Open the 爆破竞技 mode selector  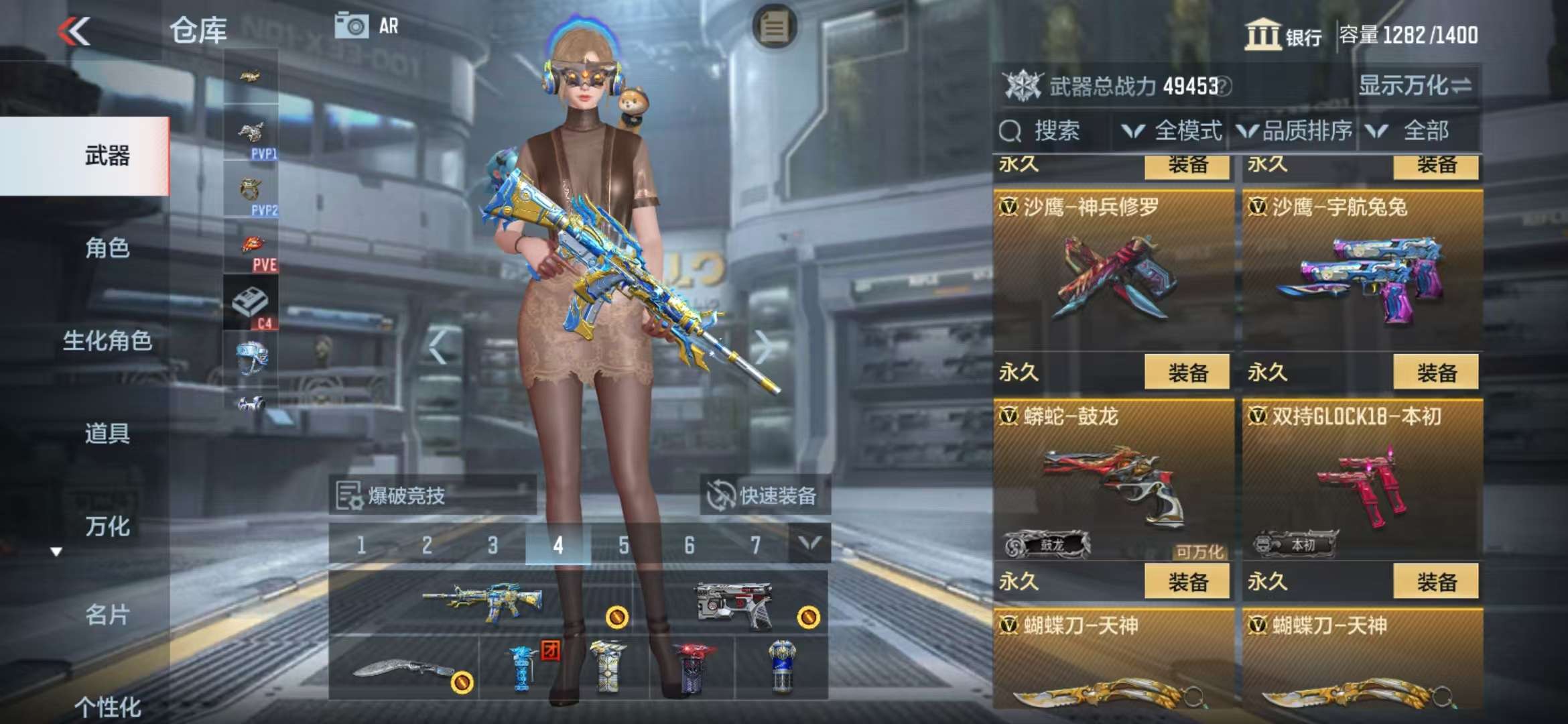[x=432, y=496]
